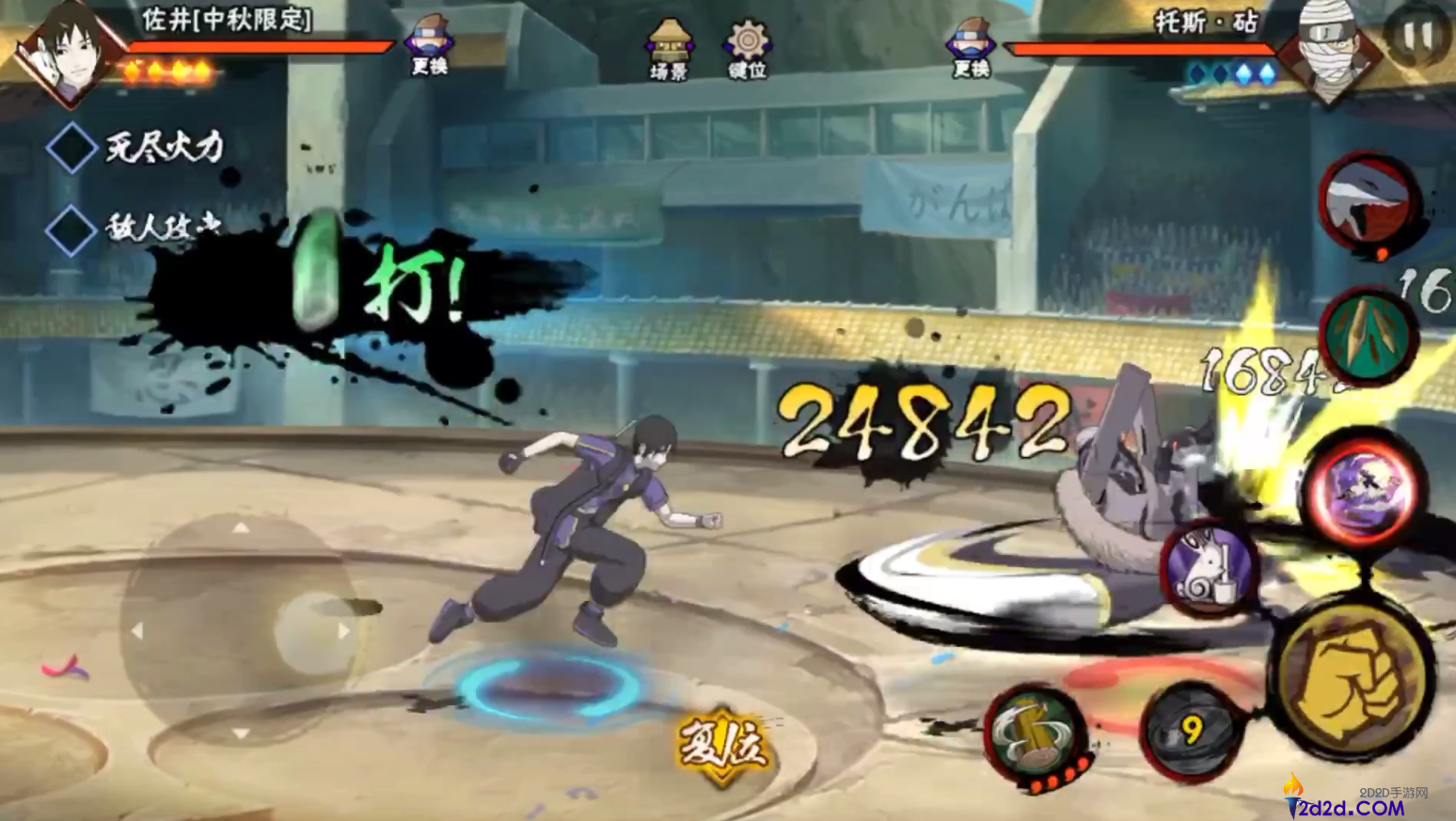
Task: Tap the dark skill button showing 9
Action: tap(1192, 731)
